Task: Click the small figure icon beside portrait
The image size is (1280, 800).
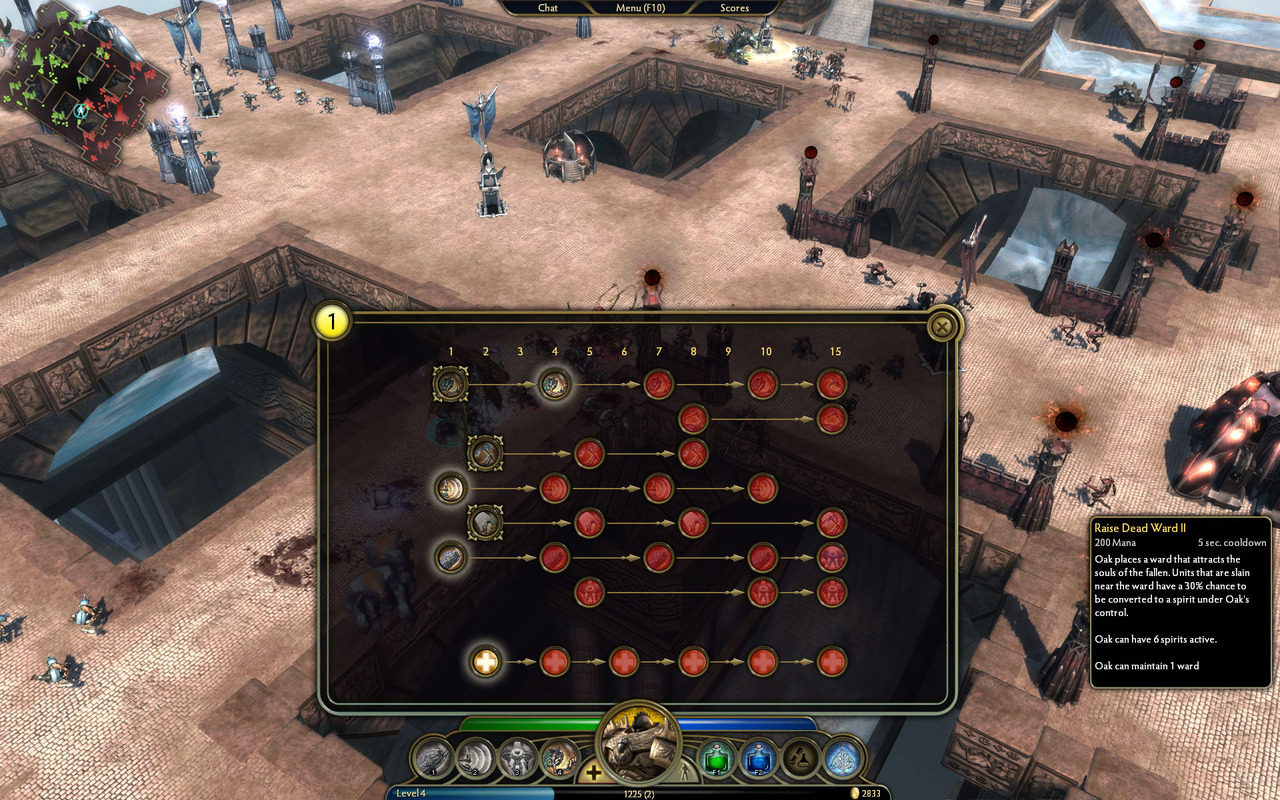Action: (686, 772)
